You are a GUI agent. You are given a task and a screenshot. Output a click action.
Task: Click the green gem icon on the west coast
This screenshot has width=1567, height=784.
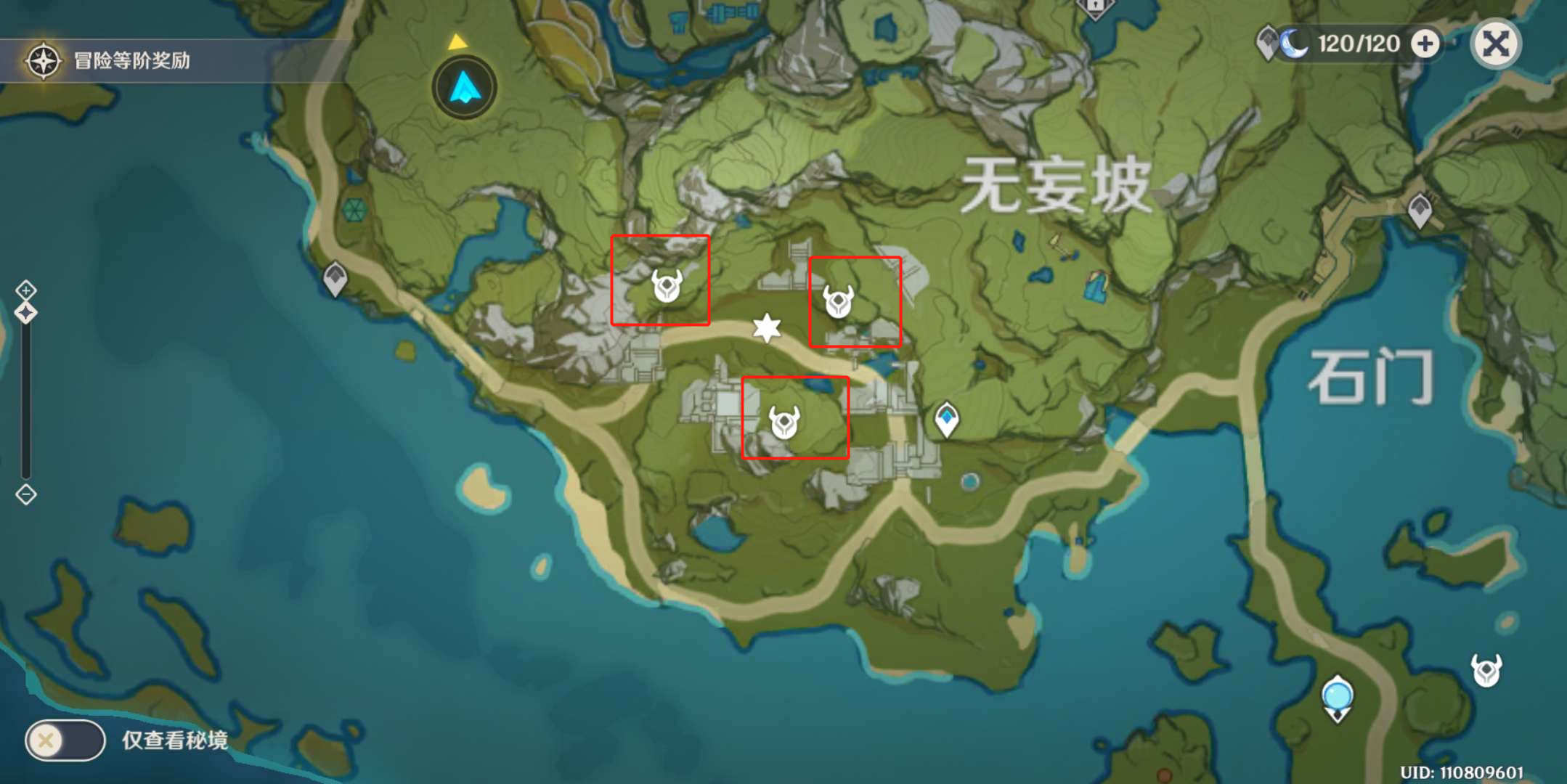click(x=354, y=211)
